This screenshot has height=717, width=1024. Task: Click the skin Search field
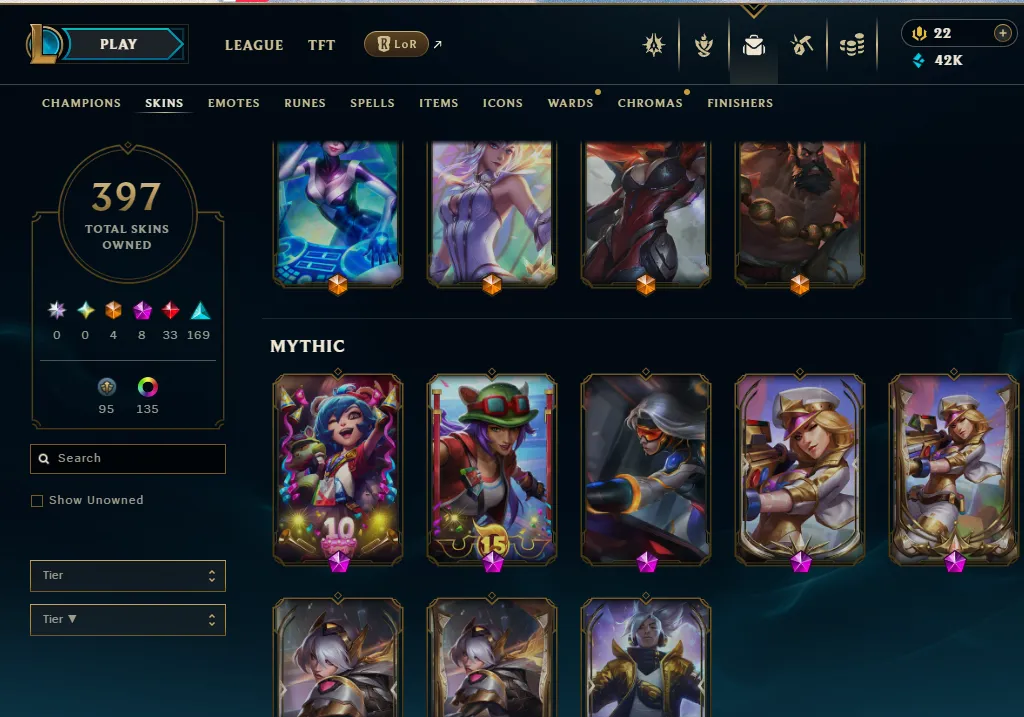tap(128, 458)
